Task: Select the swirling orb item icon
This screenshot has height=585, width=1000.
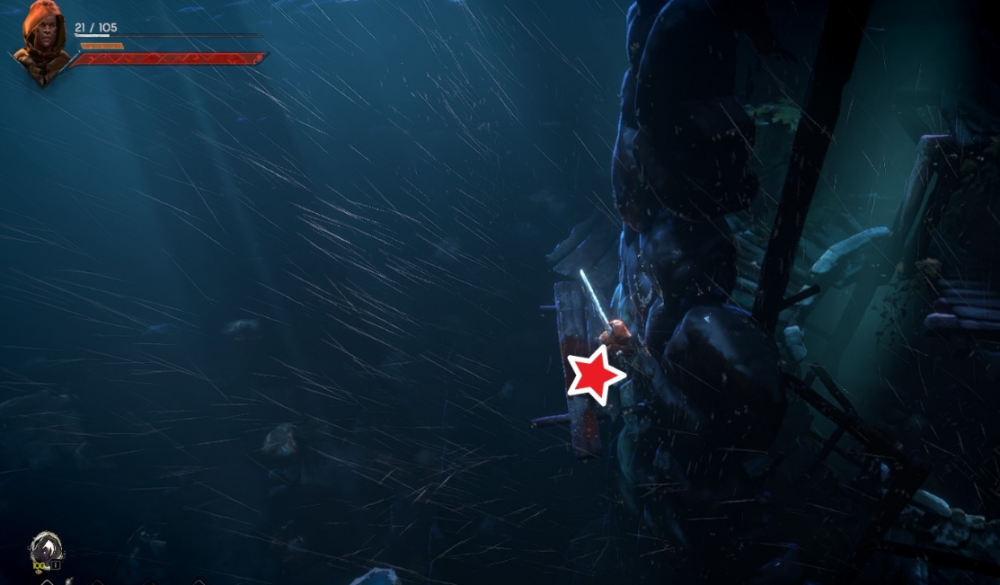Action: (x=46, y=549)
